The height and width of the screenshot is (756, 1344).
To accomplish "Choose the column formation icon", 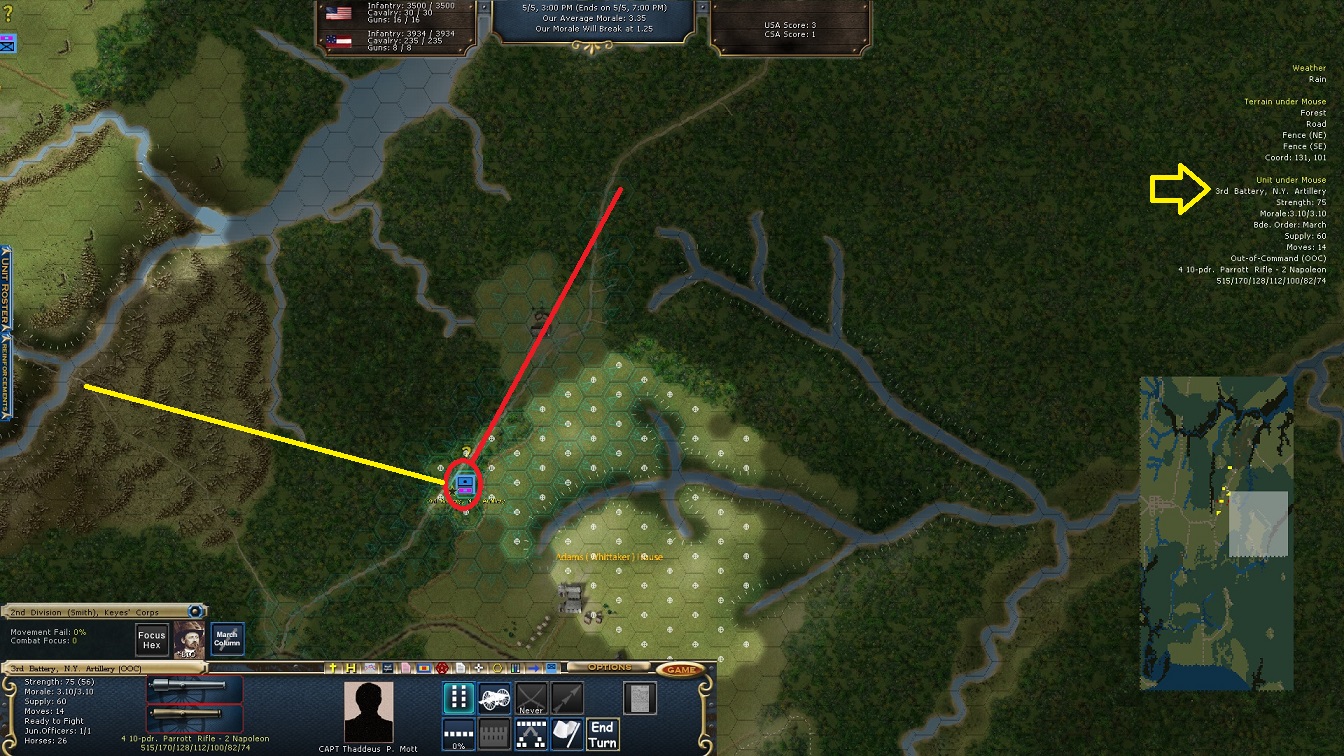I will click(x=458, y=698).
